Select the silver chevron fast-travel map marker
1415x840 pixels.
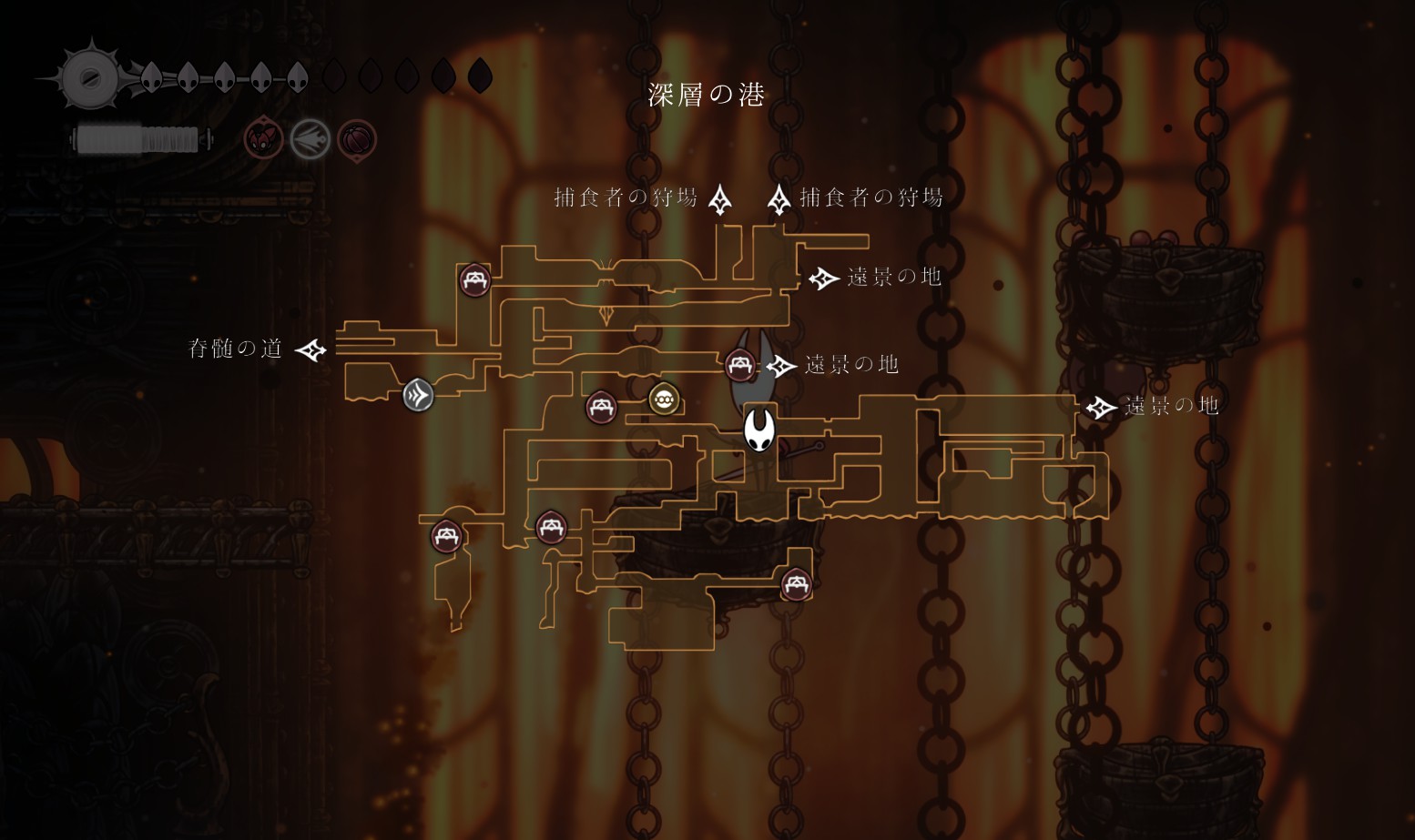pyautogui.click(x=418, y=395)
